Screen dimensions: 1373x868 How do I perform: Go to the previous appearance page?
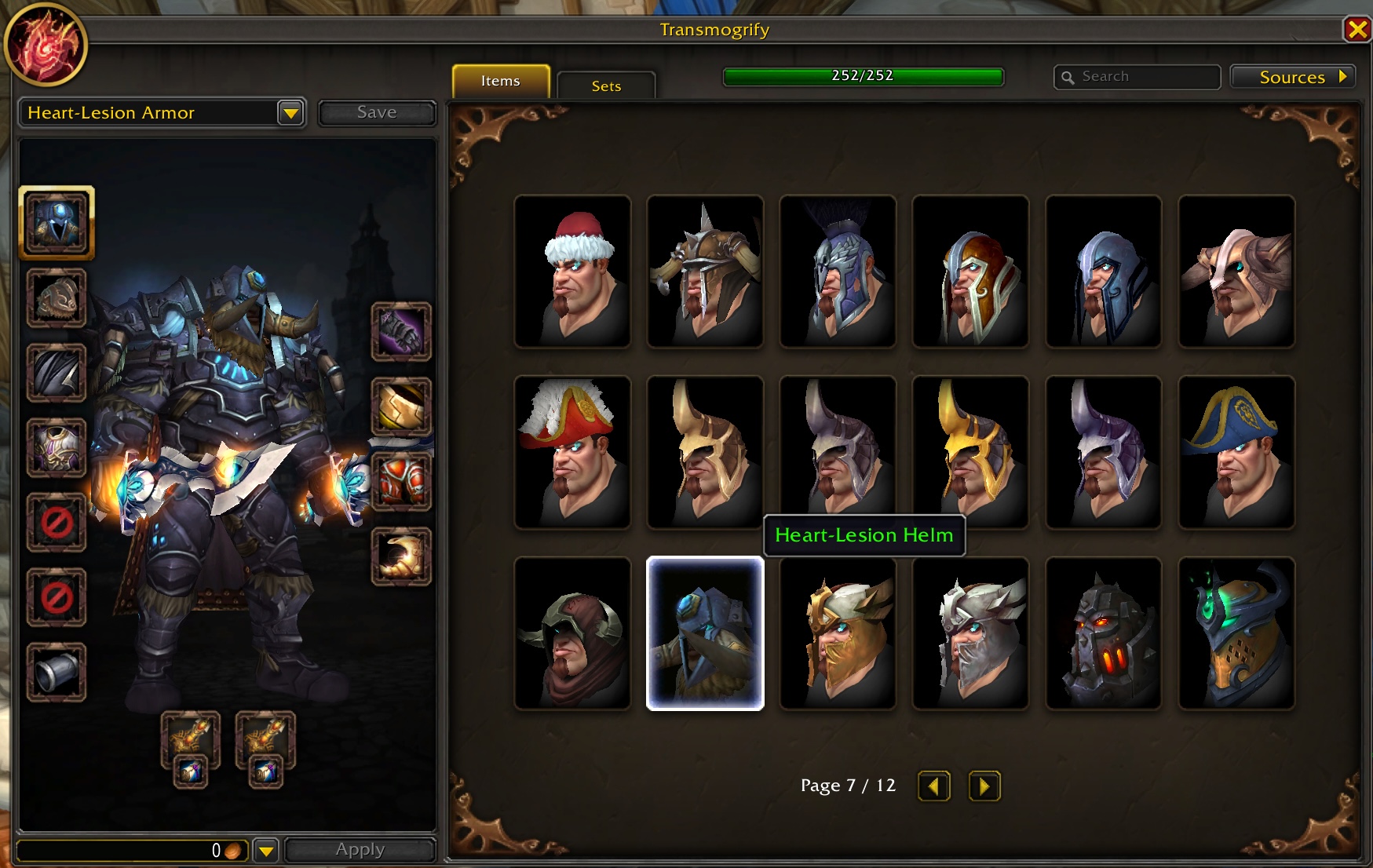[933, 786]
